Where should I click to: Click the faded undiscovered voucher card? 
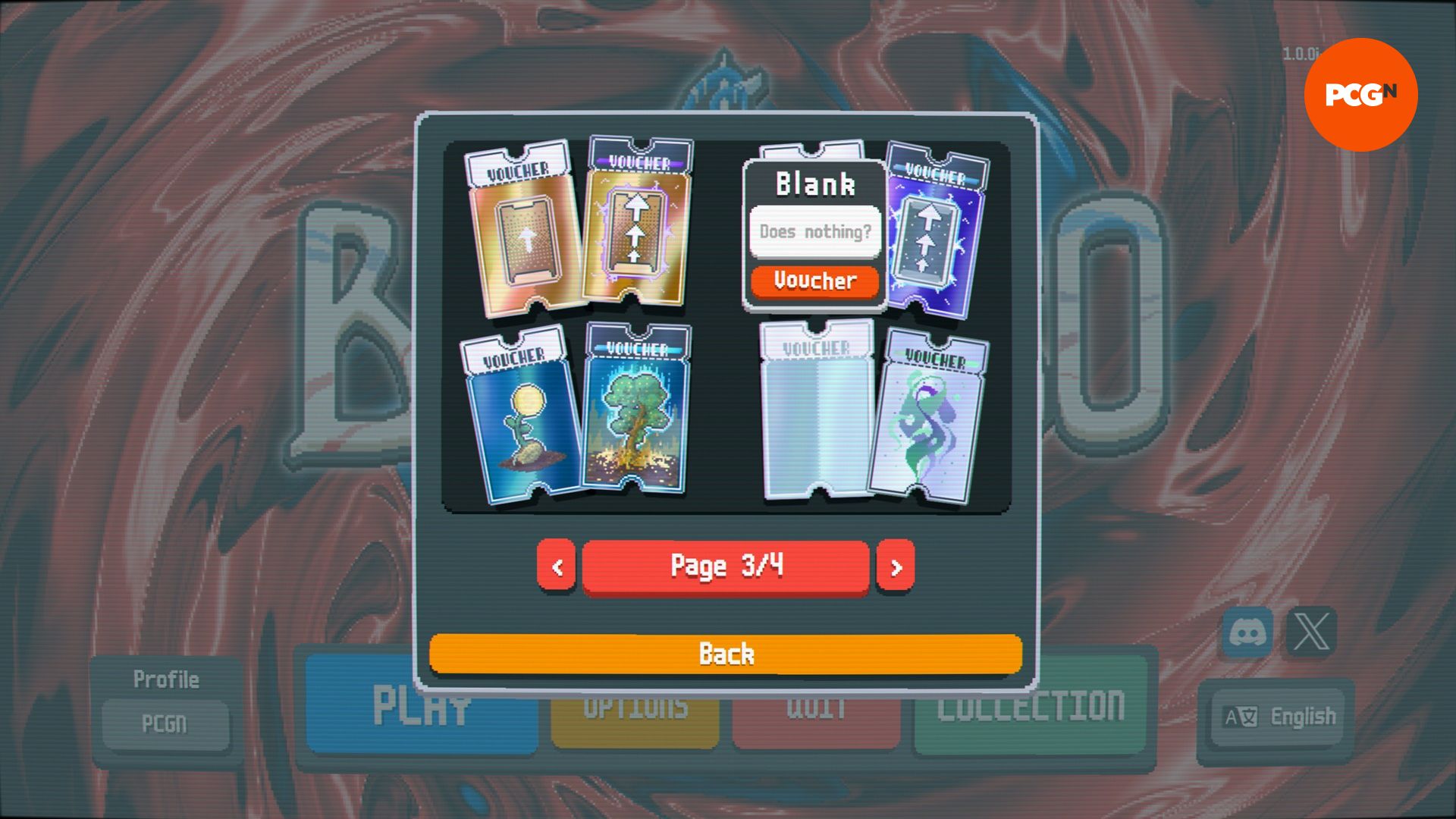(x=815, y=413)
